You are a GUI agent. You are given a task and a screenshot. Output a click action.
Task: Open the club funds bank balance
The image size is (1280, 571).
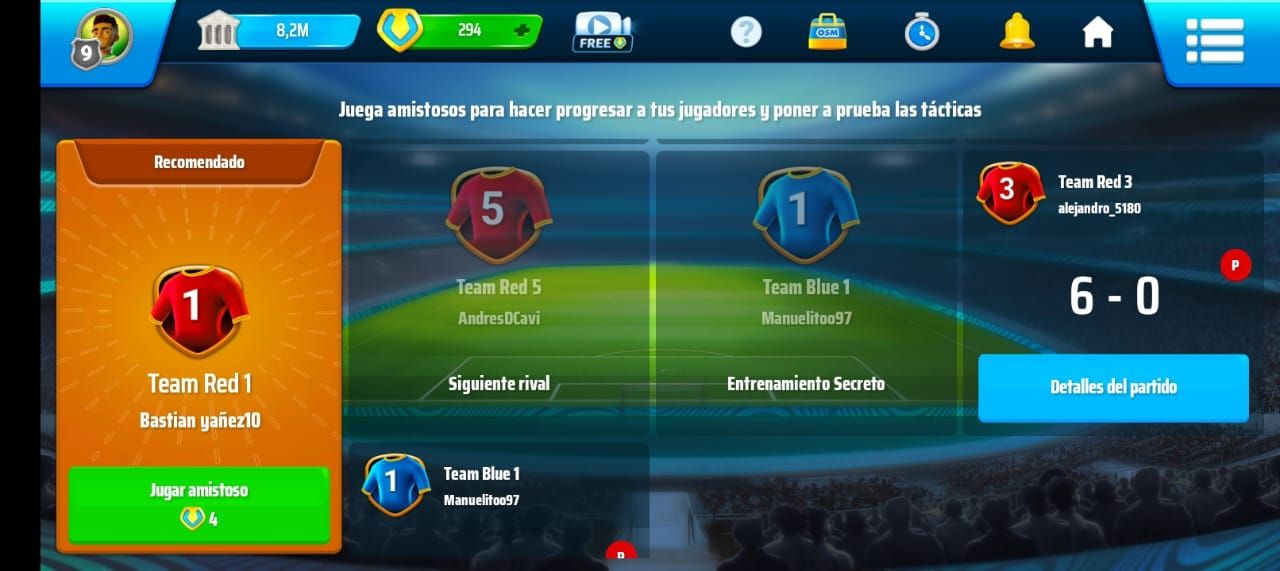pos(279,30)
